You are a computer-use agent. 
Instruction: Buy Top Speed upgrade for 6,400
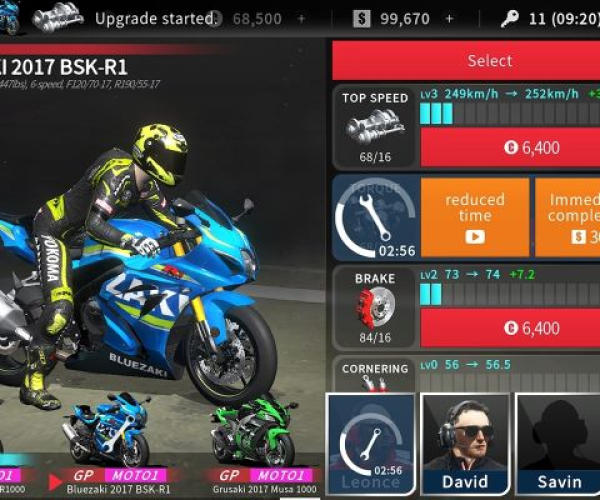coord(510,147)
